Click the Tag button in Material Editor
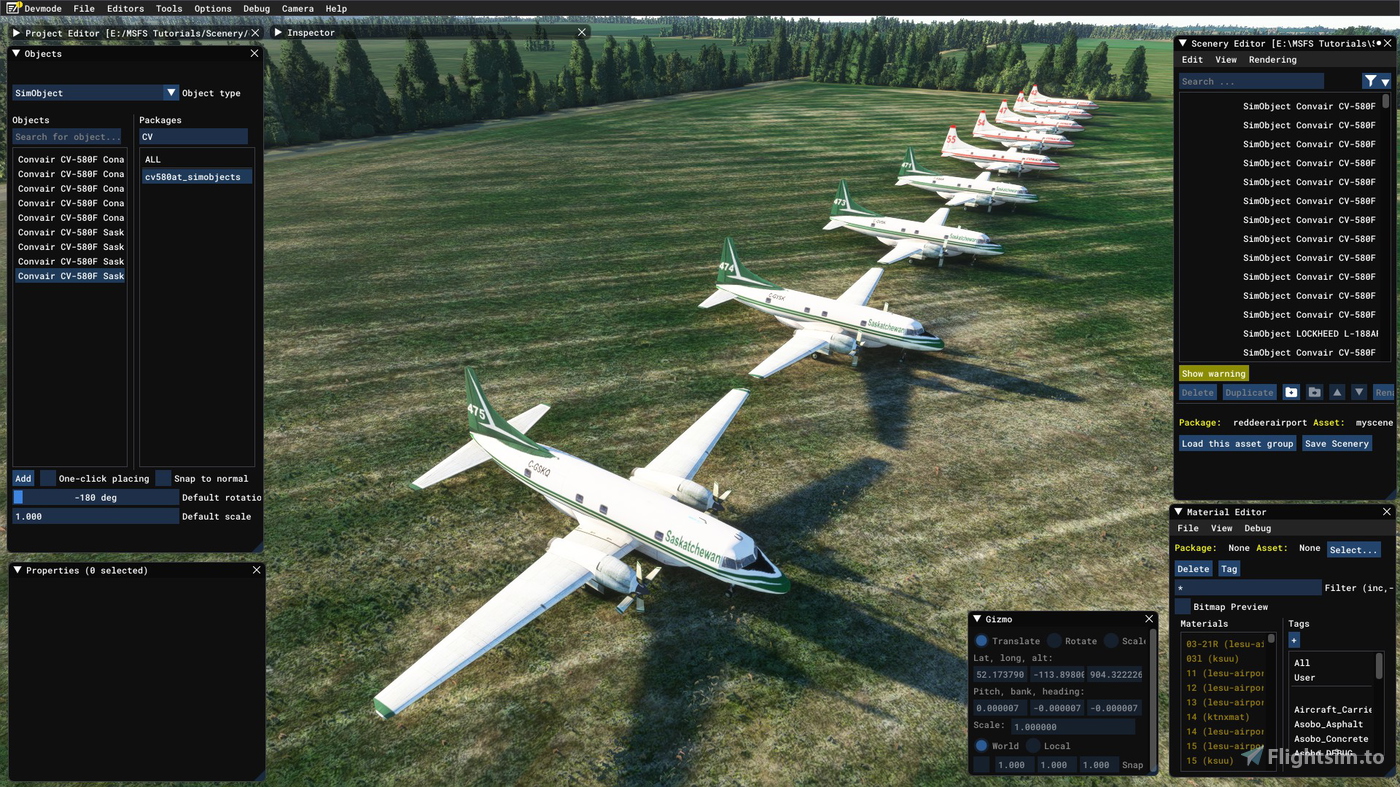1400x787 pixels. click(1229, 569)
